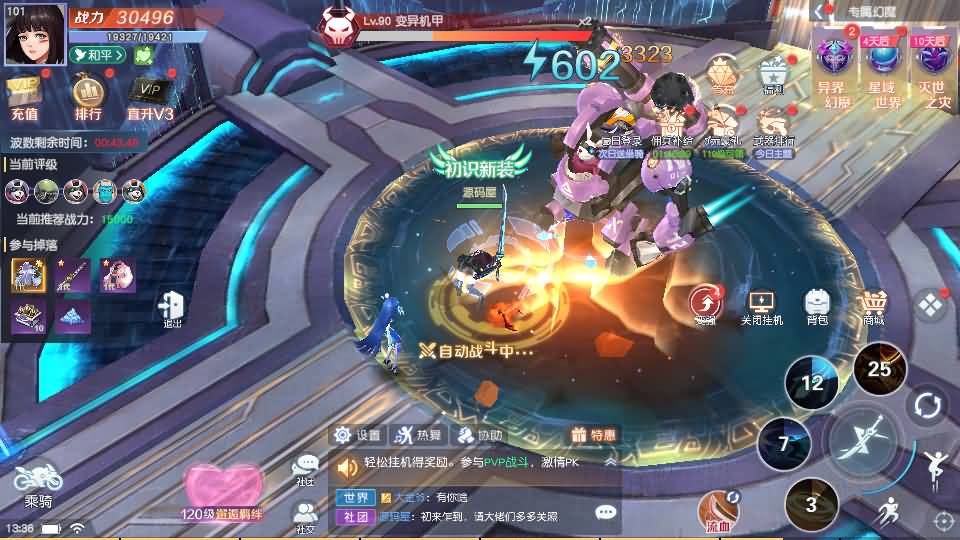
Task: Click the player portrait avatar
Action: (x=35, y=35)
